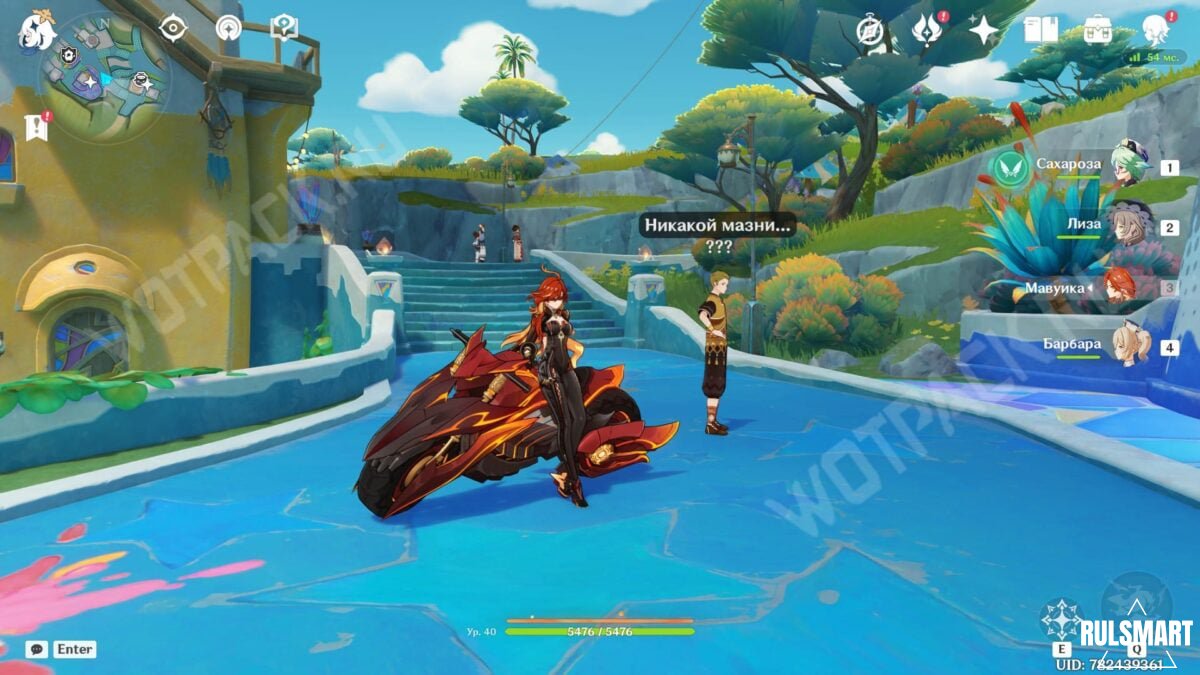Click the eye-shaped compass icon
1200x675 pixels.
(x=173, y=28)
